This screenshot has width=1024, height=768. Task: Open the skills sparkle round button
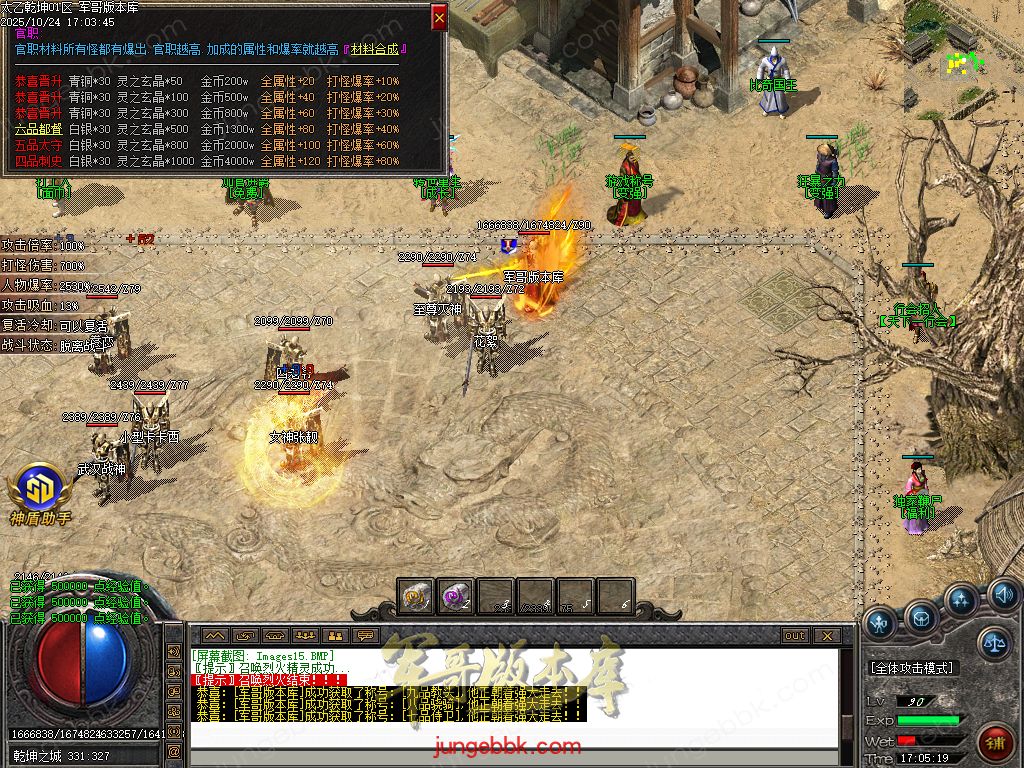pyautogui.click(x=962, y=602)
